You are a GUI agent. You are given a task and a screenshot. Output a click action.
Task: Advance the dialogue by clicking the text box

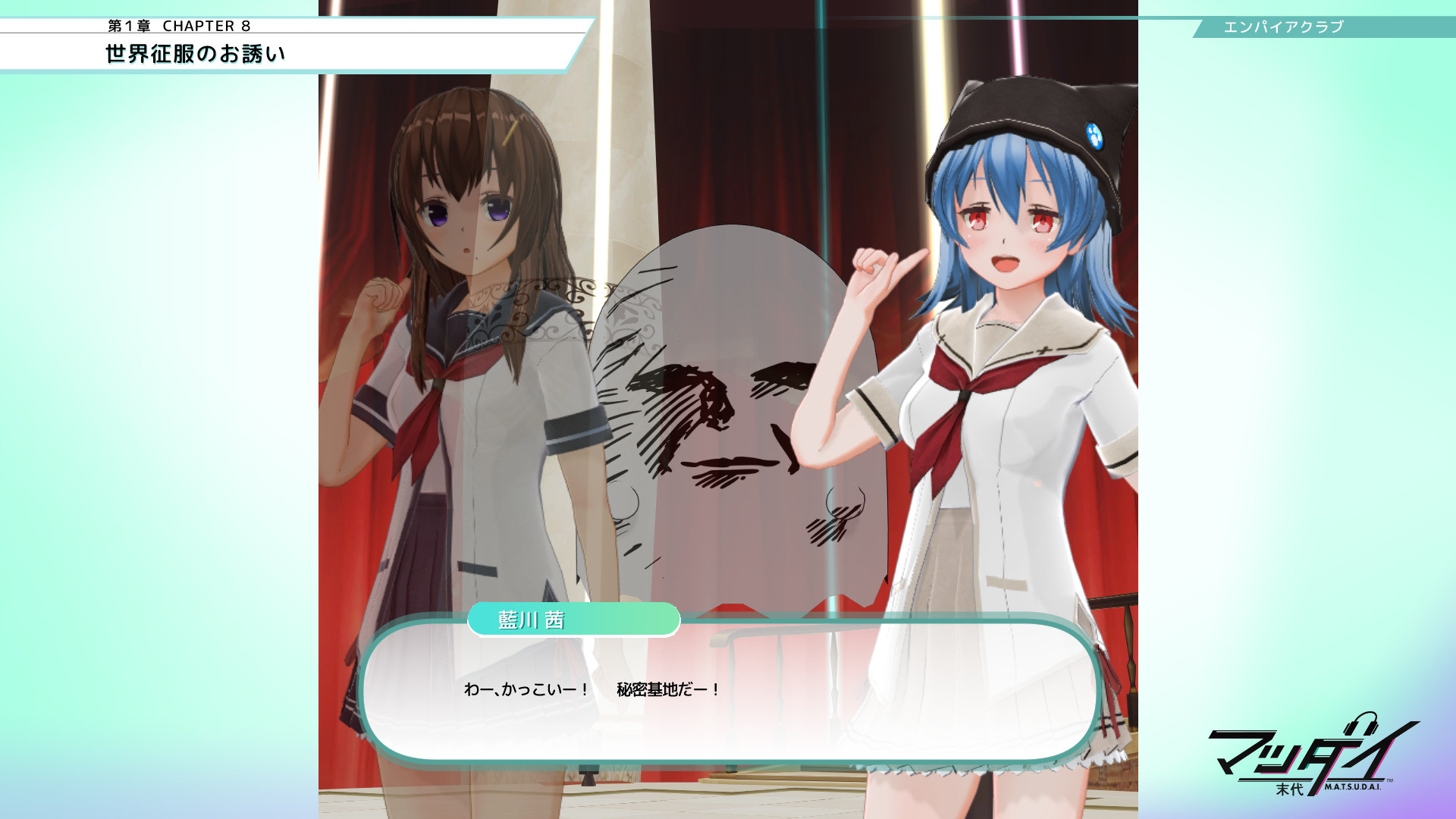[730, 692]
